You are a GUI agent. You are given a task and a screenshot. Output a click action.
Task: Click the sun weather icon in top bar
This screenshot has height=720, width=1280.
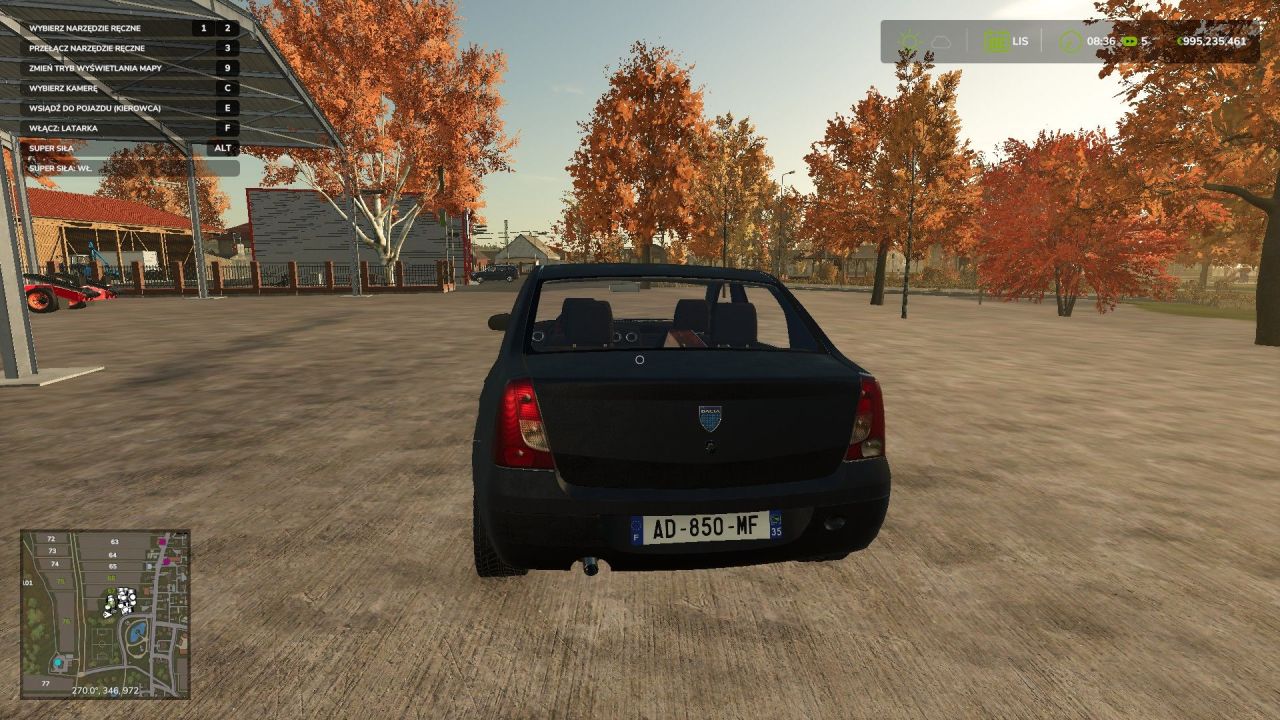(907, 38)
